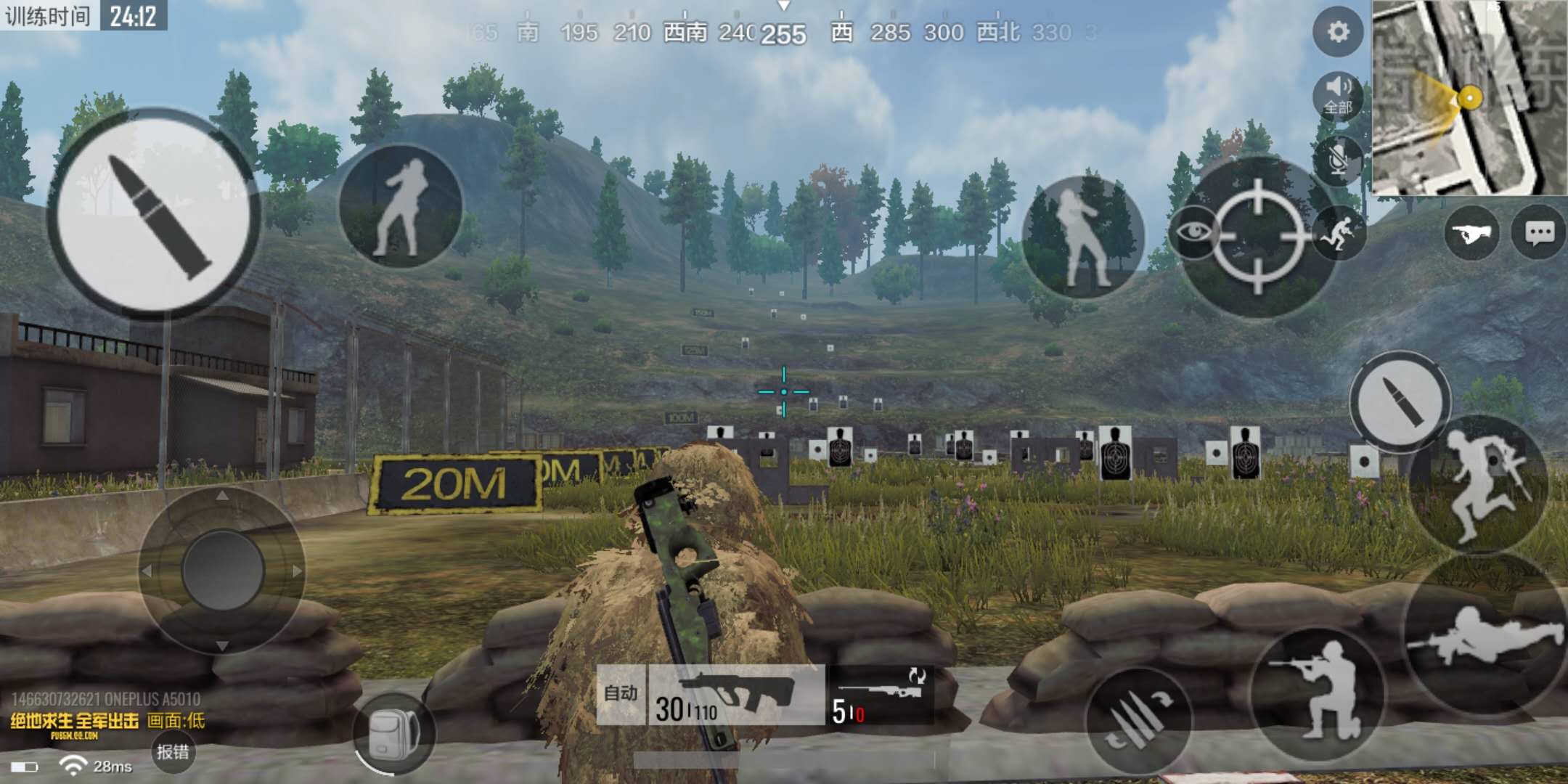1568x784 pixels.
Task: Activate the lean-left peek button
Action: (x=400, y=206)
